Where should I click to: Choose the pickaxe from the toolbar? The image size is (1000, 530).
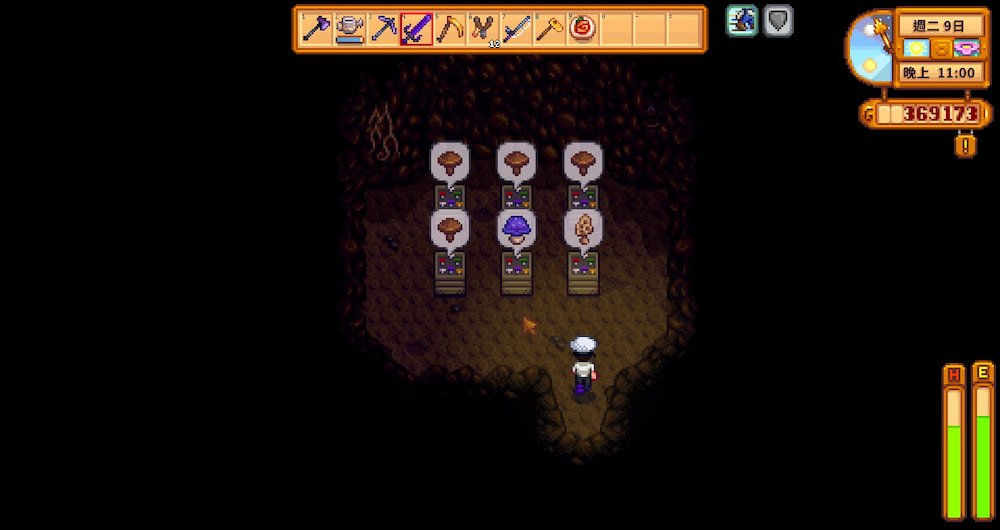click(383, 29)
